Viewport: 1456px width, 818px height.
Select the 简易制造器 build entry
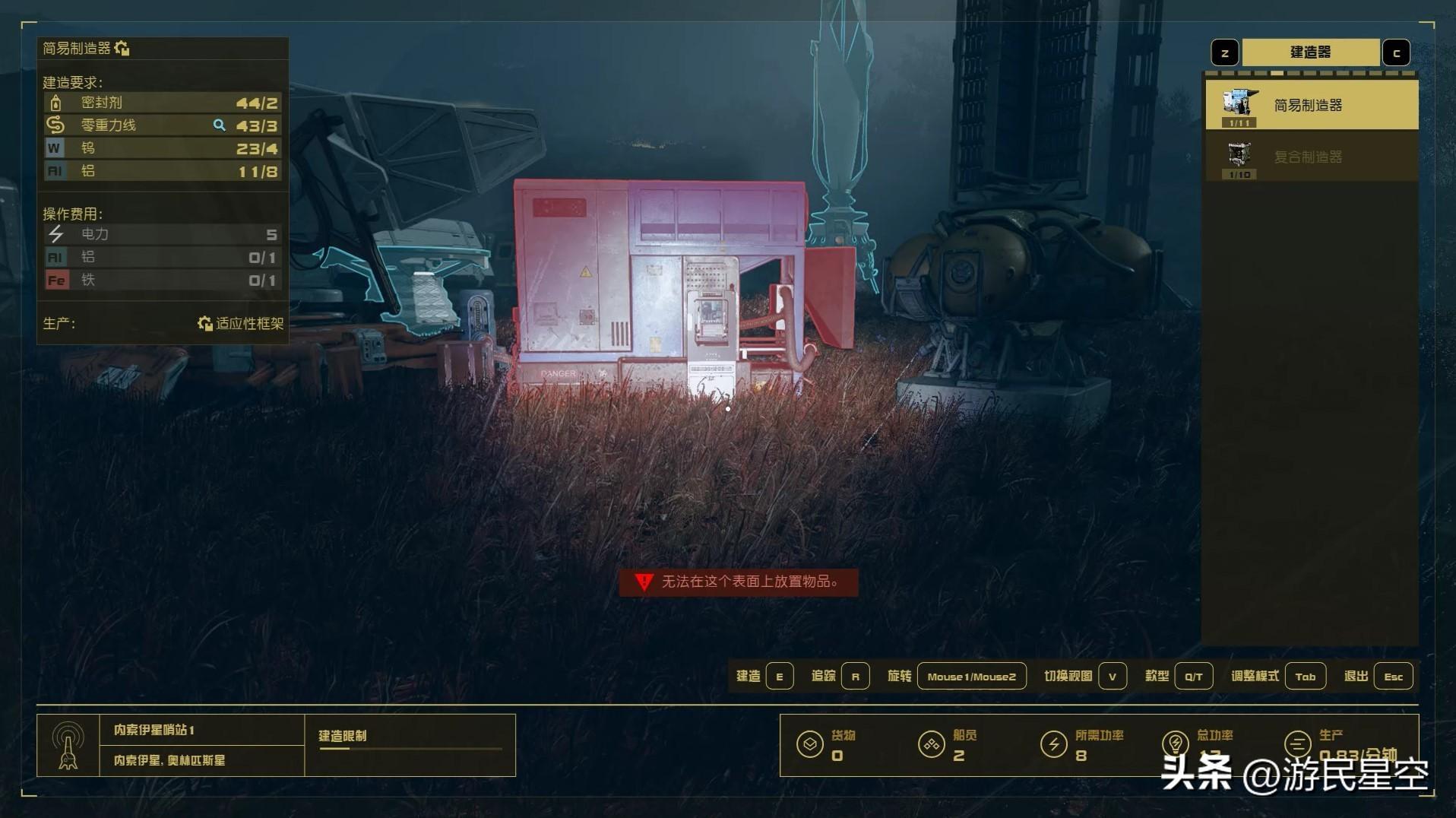[1311, 106]
